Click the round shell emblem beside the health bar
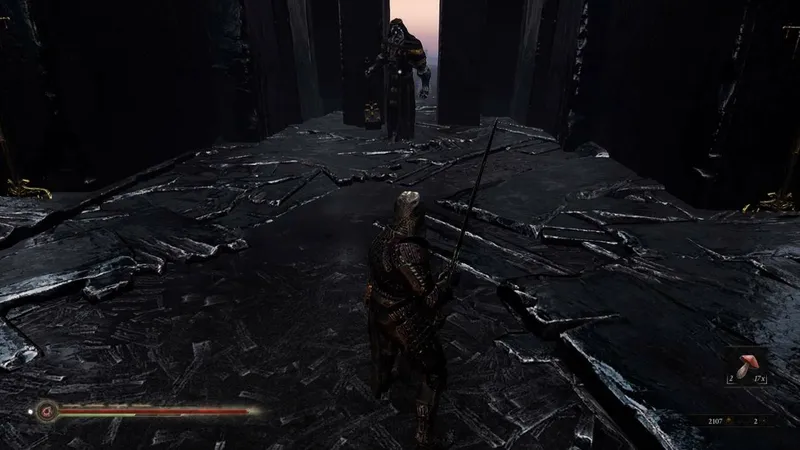Viewport: 800px width, 450px height. point(44,408)
